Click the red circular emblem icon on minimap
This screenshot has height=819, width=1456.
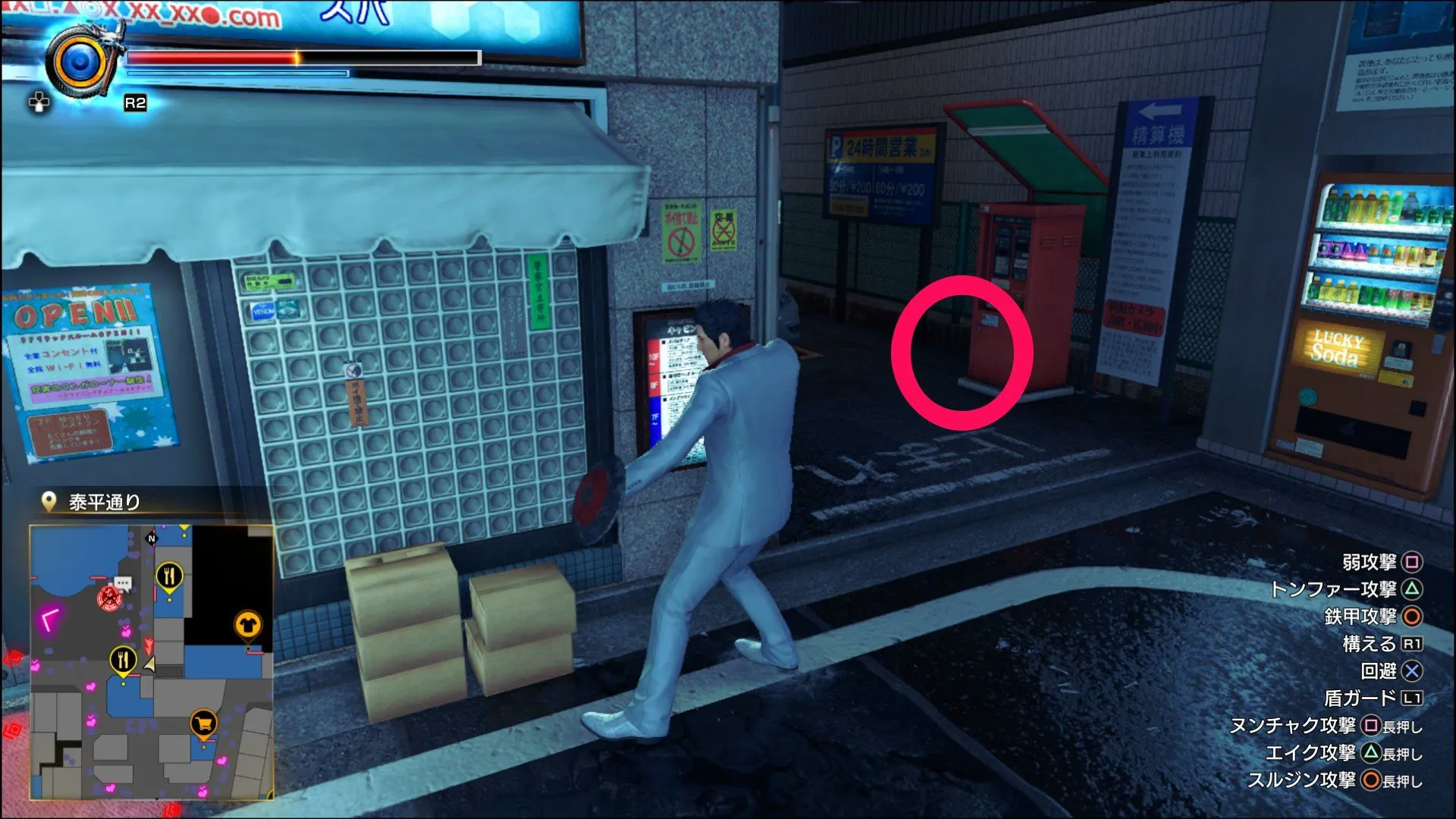point(108,600)
